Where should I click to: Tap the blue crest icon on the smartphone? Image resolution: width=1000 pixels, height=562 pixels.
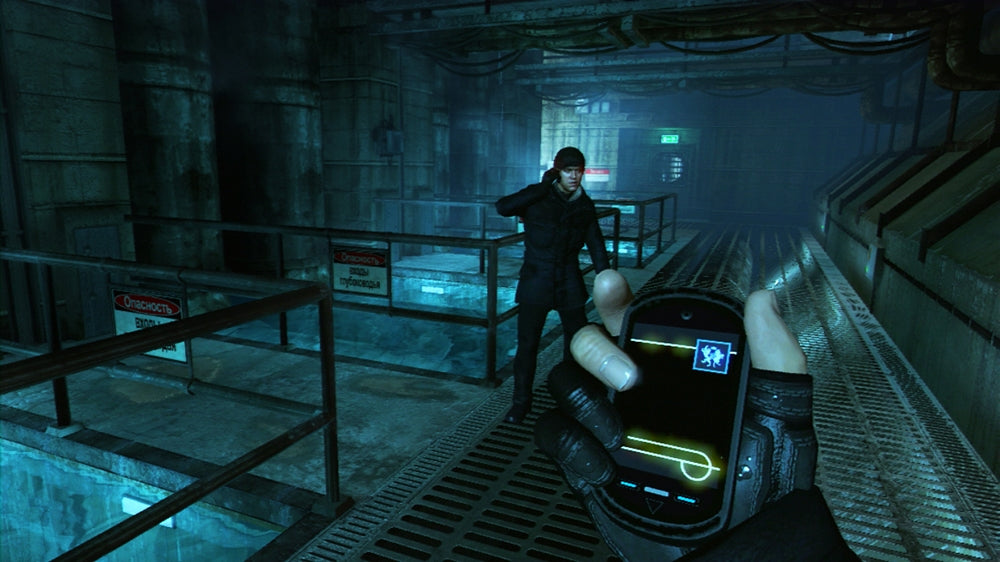[712, 356]
